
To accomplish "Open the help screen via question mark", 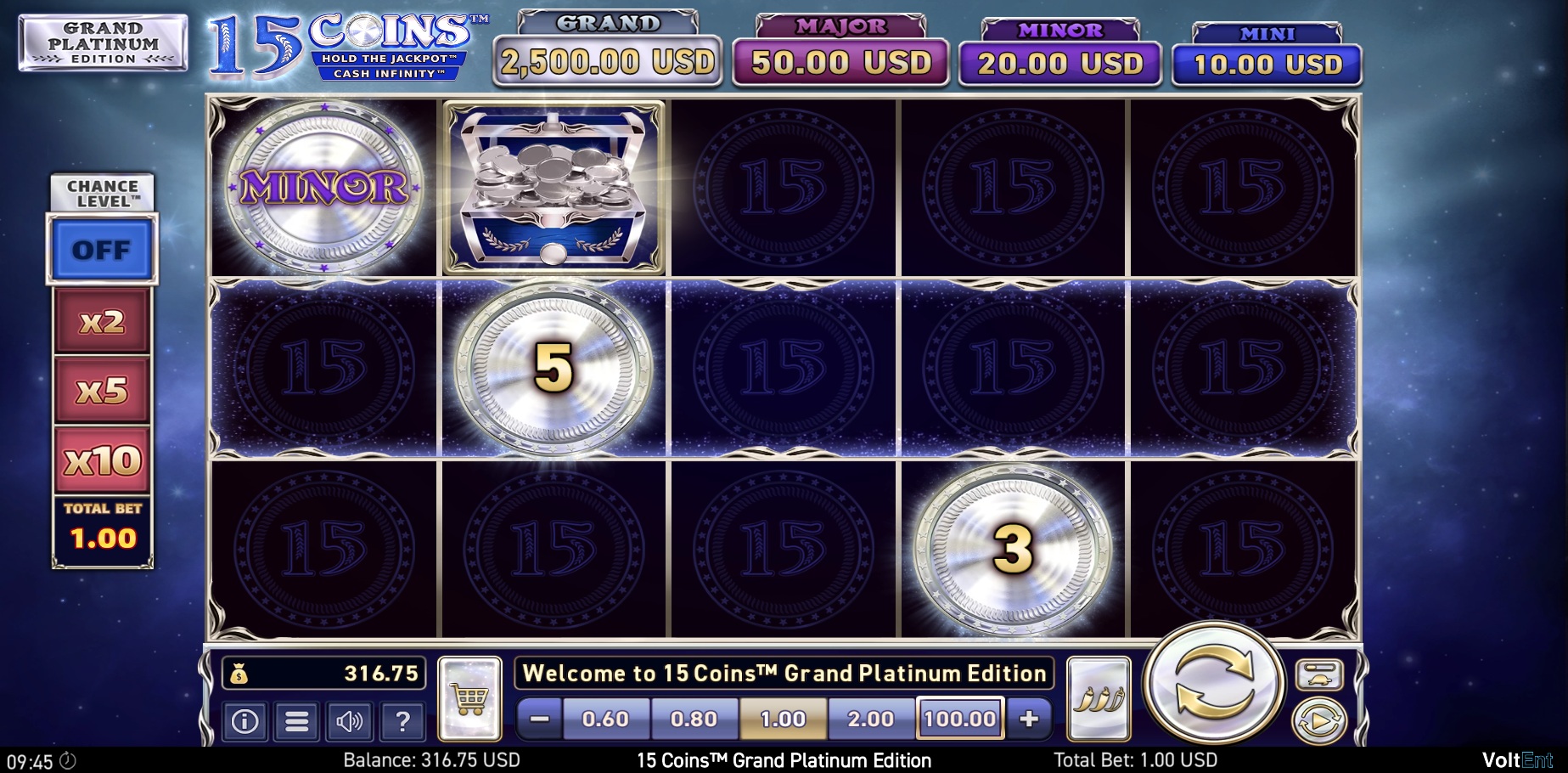I will [x=402, y=720].
